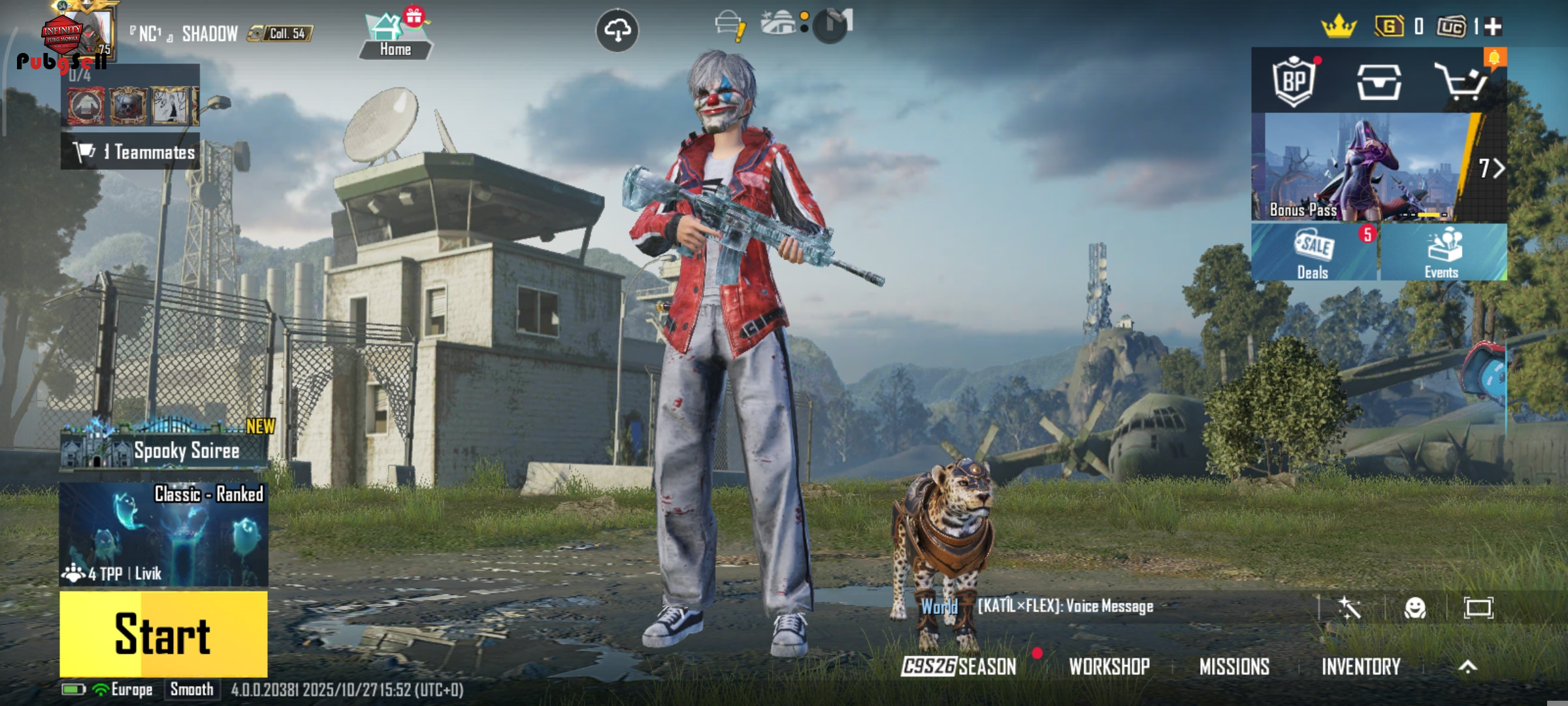The image size is (1568, 706).
Task: Add UC with the plus button
Action: tap(1493, 27)
